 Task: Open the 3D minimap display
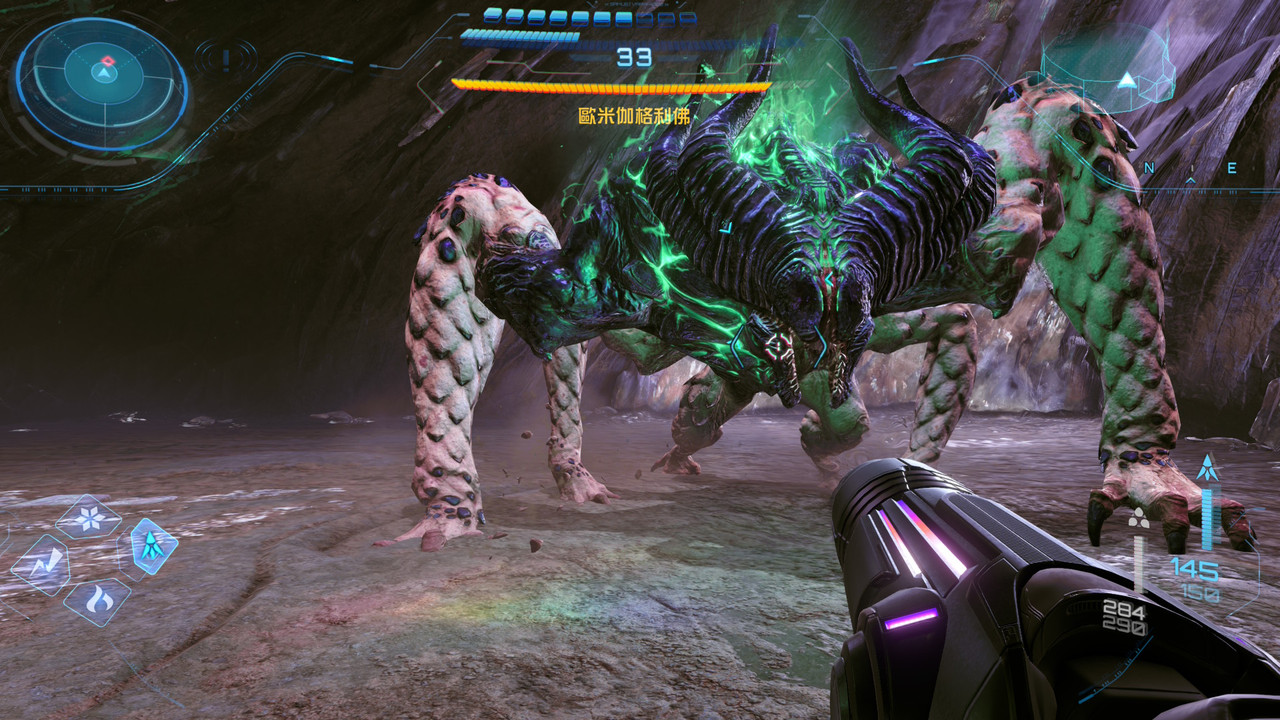click(x=1110, y=70)
